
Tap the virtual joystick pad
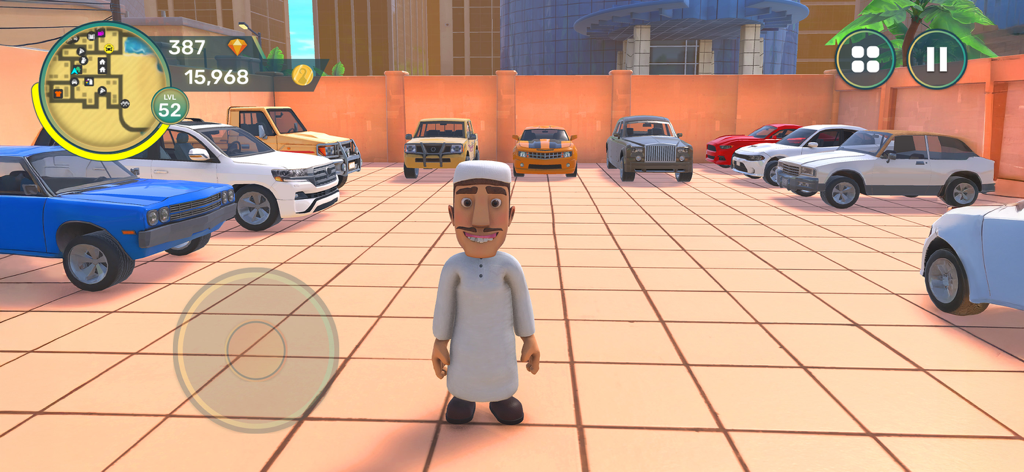(x=256, y=349)
